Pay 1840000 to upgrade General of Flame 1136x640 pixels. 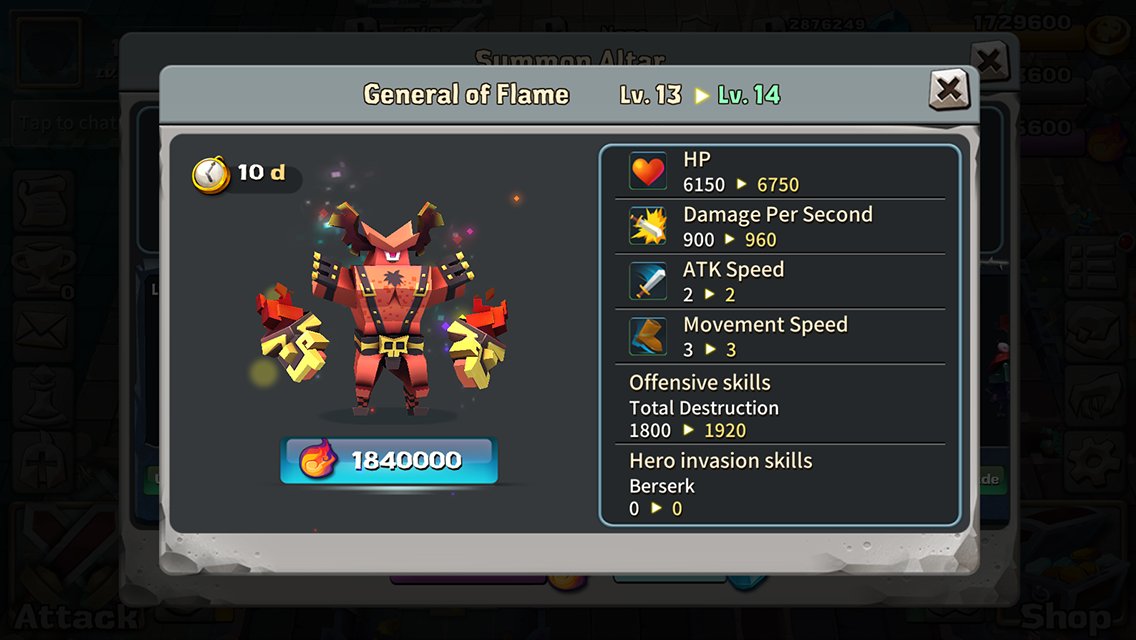pos(388,460)
